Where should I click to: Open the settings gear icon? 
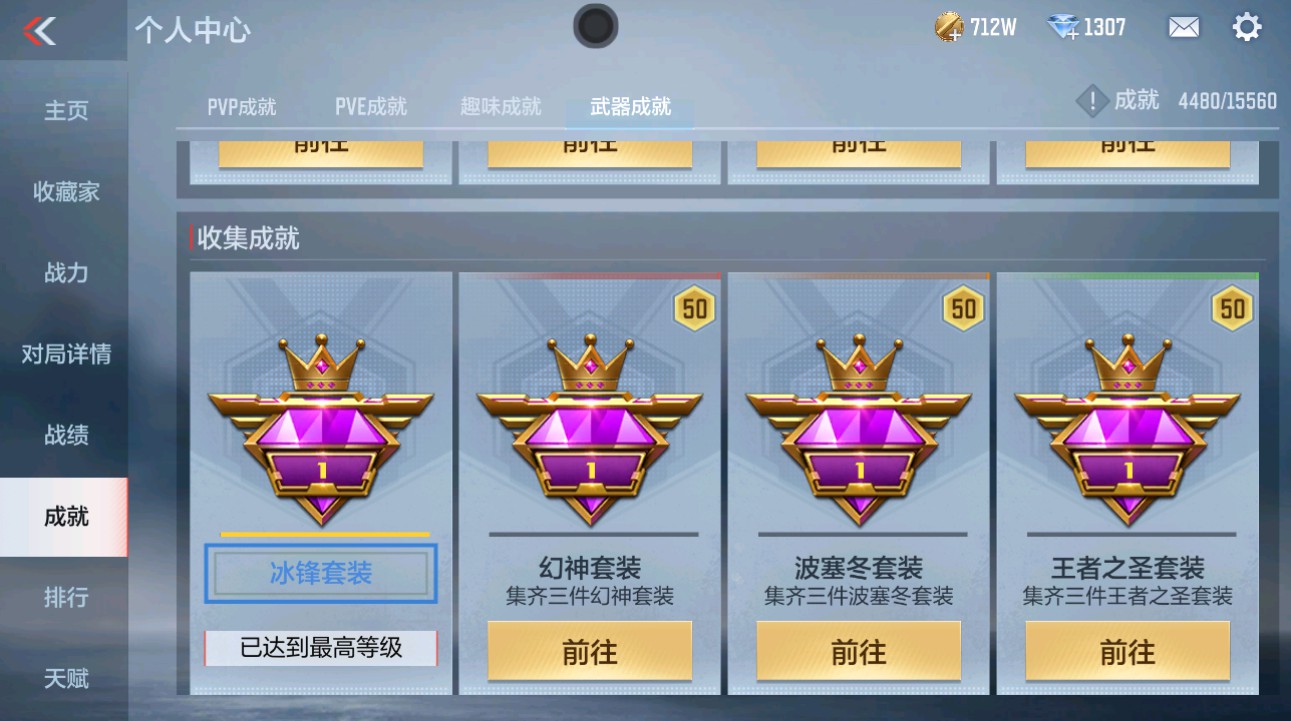click(x=1246, y=26)
